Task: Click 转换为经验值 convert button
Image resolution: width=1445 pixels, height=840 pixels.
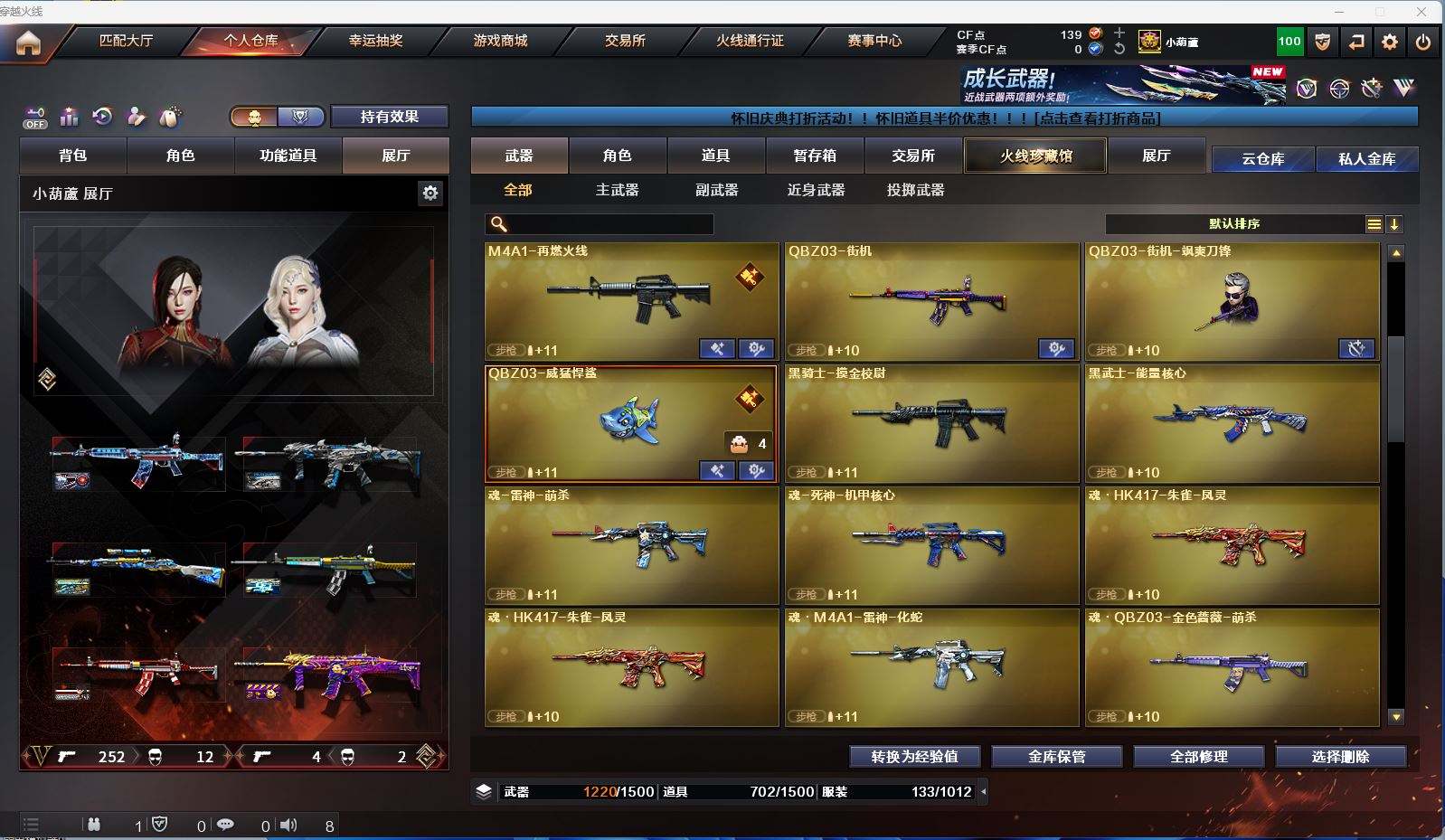Action: (x=914, y=757)
